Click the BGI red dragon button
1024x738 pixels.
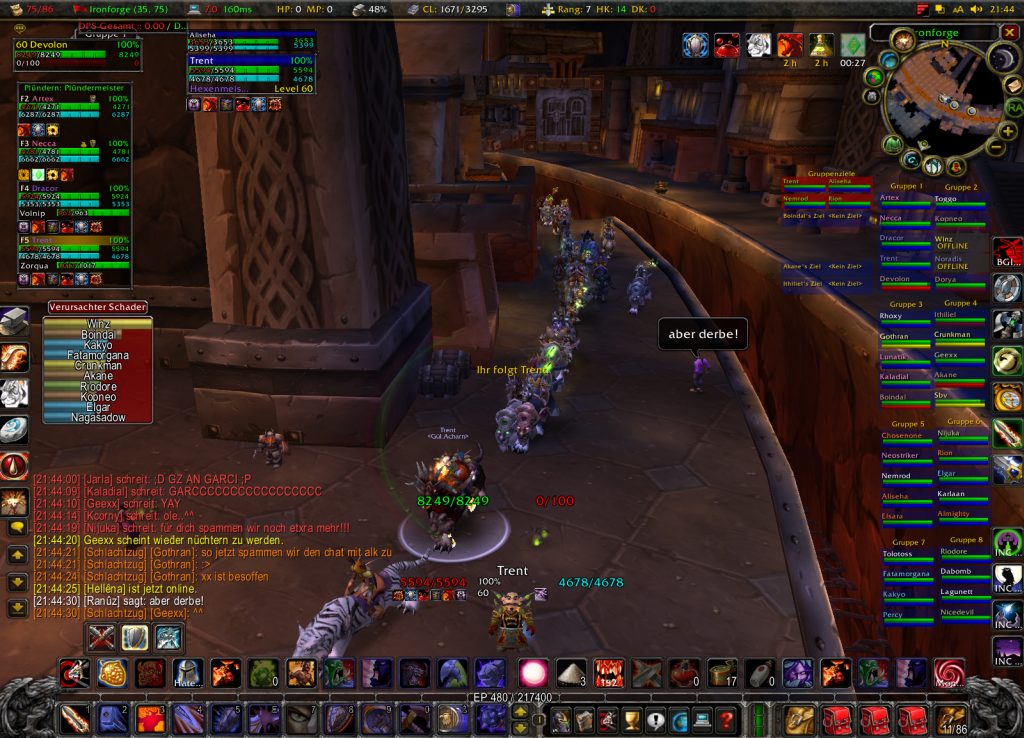point(1007,255)
